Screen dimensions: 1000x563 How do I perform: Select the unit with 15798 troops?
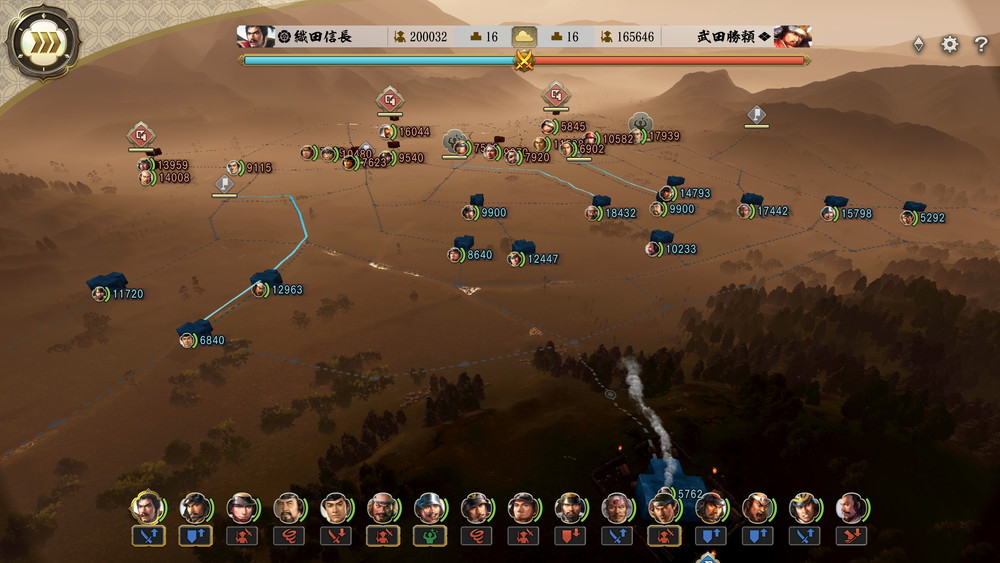[x=829, y=214]
